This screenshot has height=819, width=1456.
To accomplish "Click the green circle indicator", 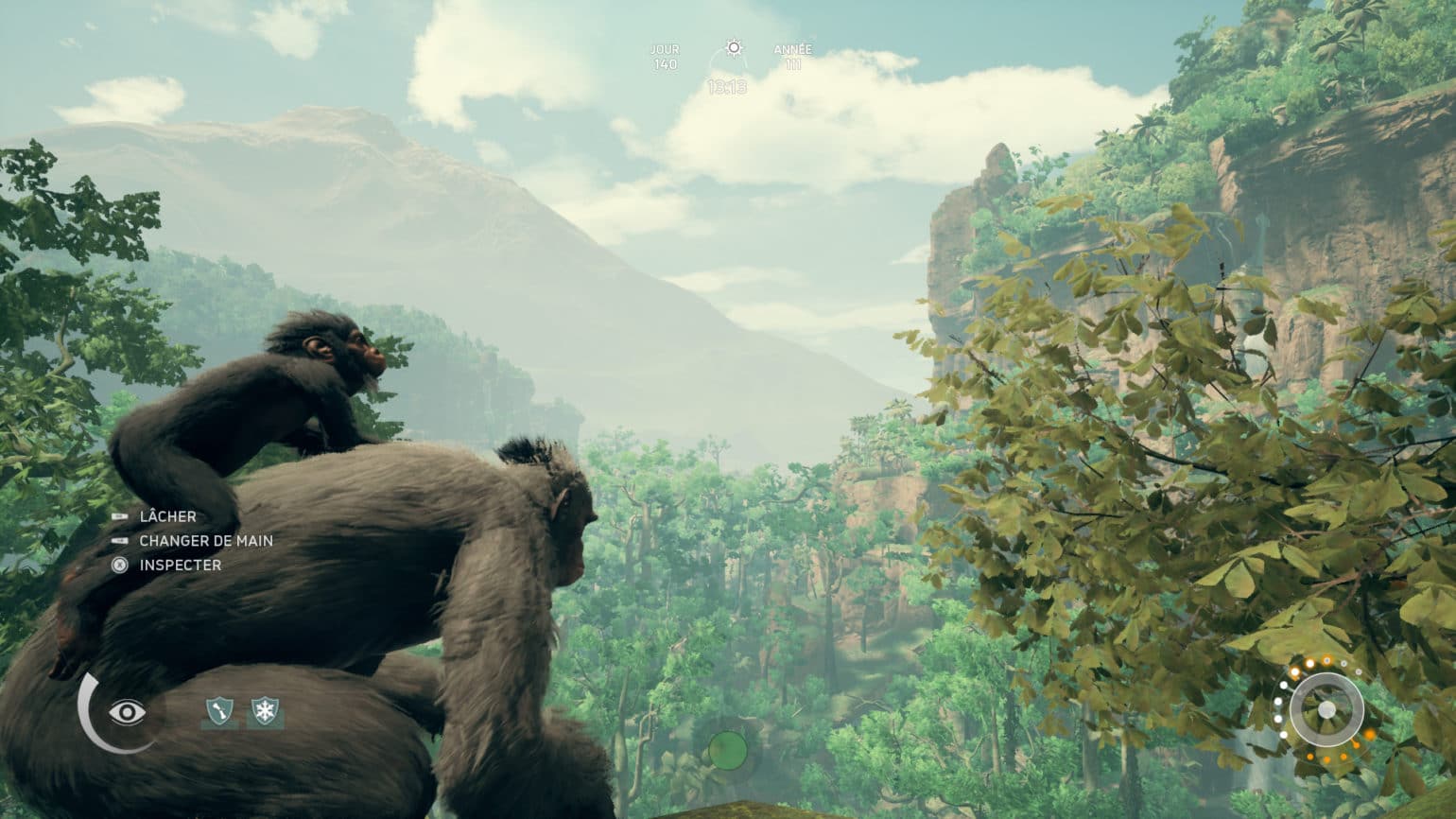I will coord(727,751).
